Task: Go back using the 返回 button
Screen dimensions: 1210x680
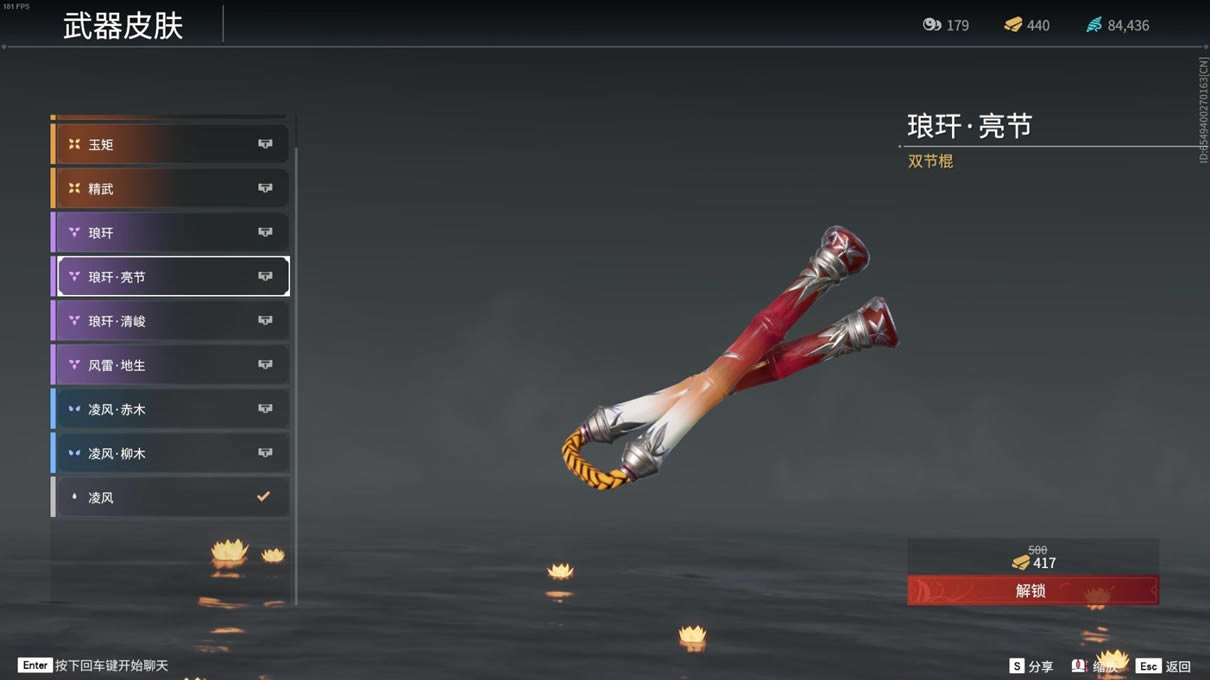Action: 1164,666
